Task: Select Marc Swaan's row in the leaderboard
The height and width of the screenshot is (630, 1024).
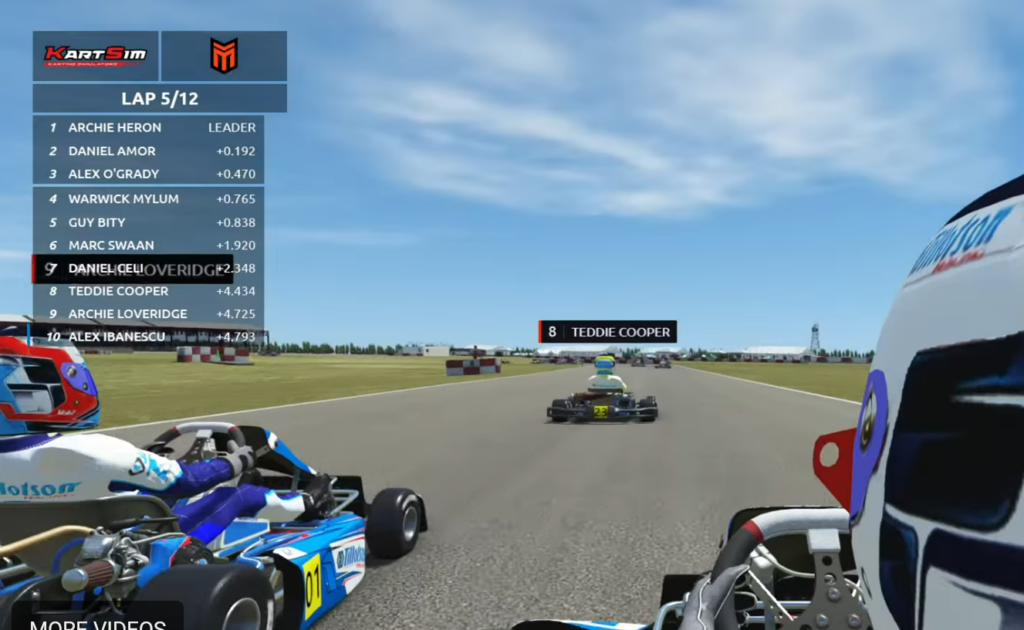Action: 148,245
